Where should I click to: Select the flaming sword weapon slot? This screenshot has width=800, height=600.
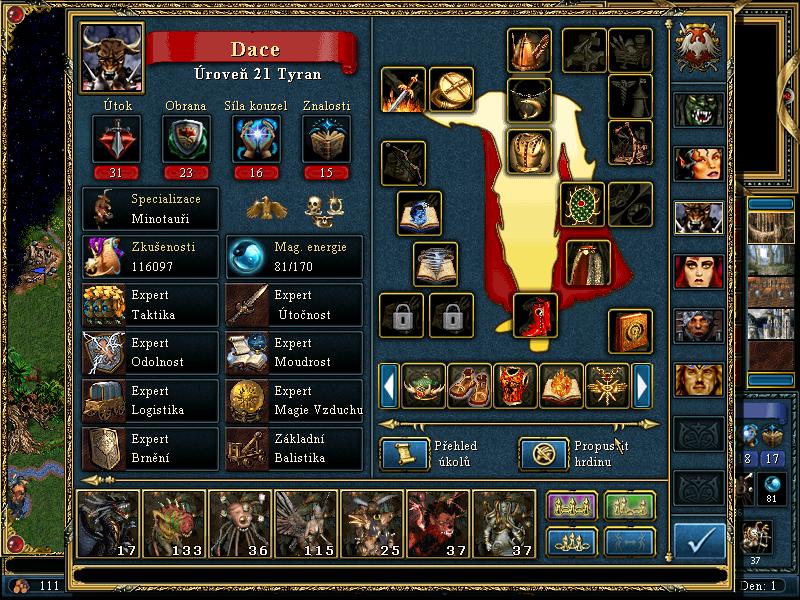pyautogui.click(x=404, y=90)
